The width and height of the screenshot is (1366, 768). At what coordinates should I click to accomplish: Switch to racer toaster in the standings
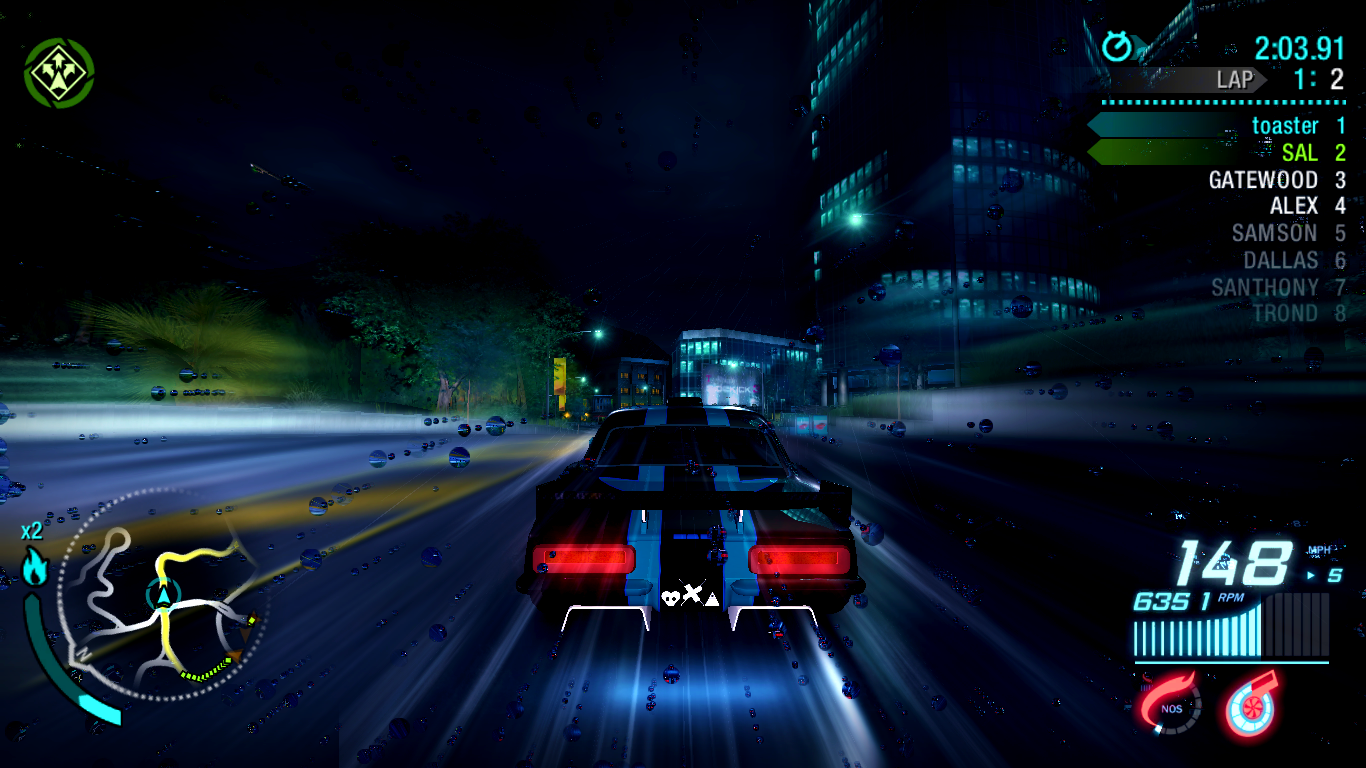point(1285,126)
